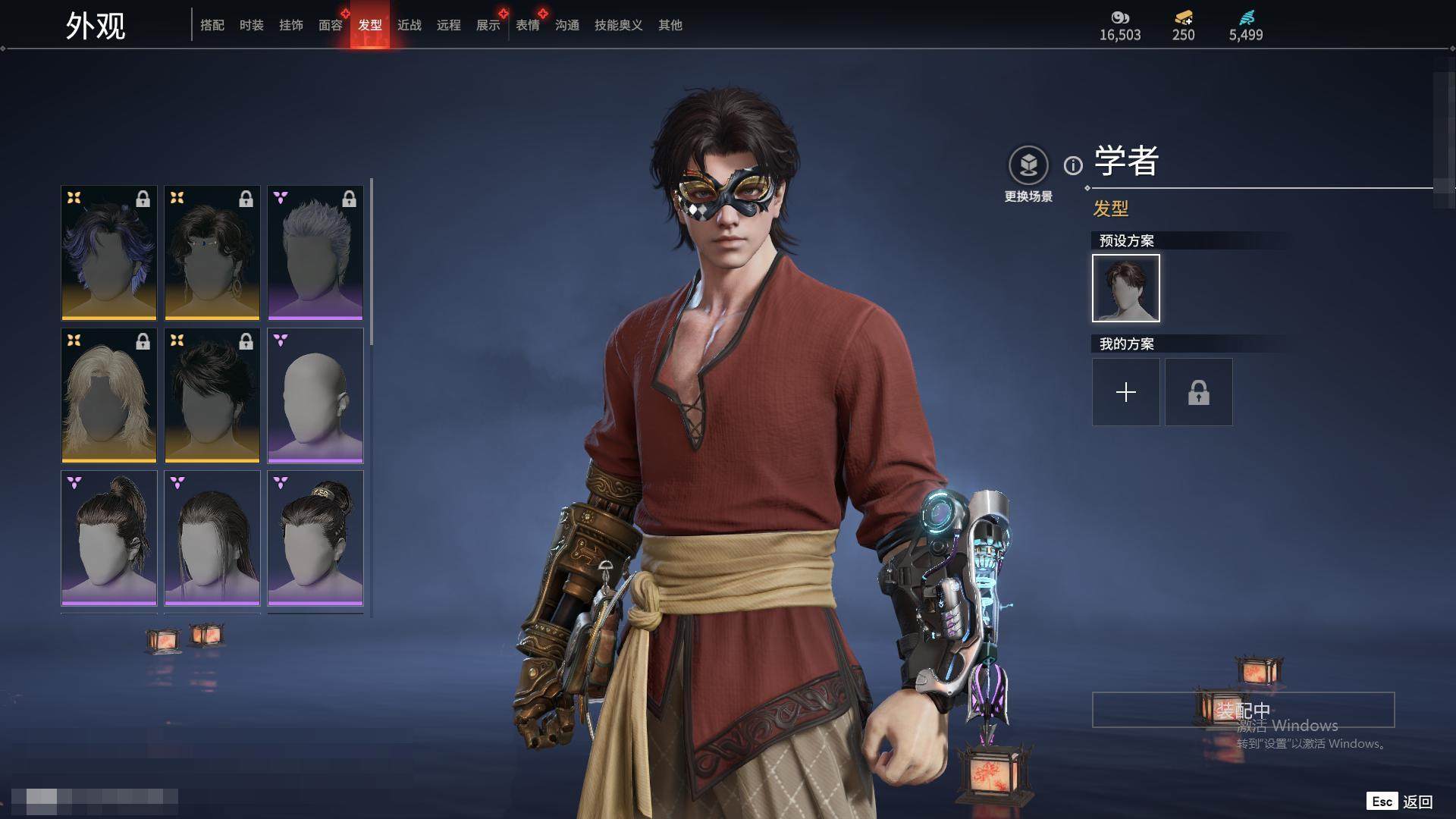Switch to the 搭配 tab
Image resolution: width=1456 pixels, height=819 pixels.
pyautogui.click(x=212, y=25)
